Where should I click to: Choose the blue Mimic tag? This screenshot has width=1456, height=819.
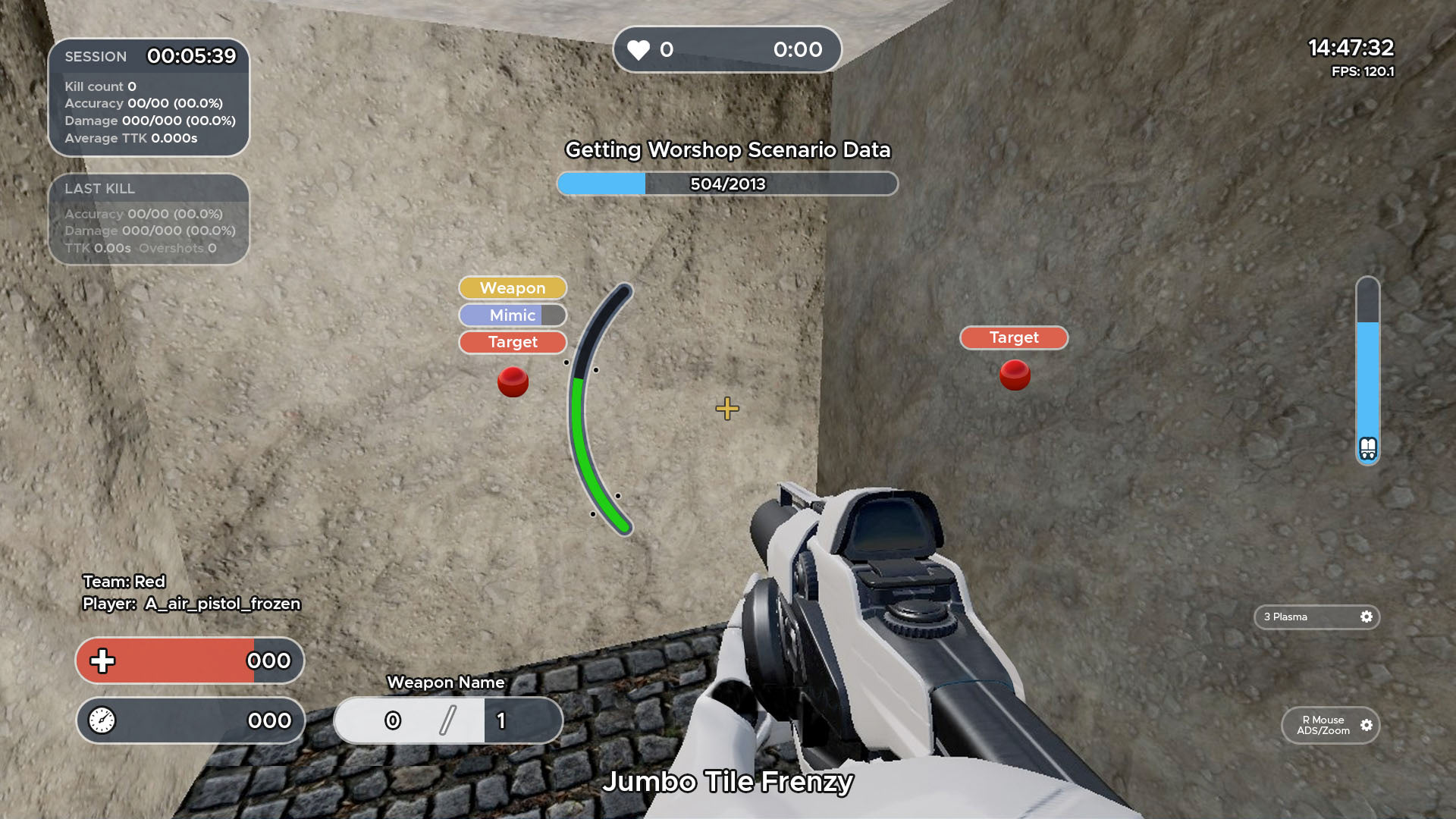tap(513, 315)
